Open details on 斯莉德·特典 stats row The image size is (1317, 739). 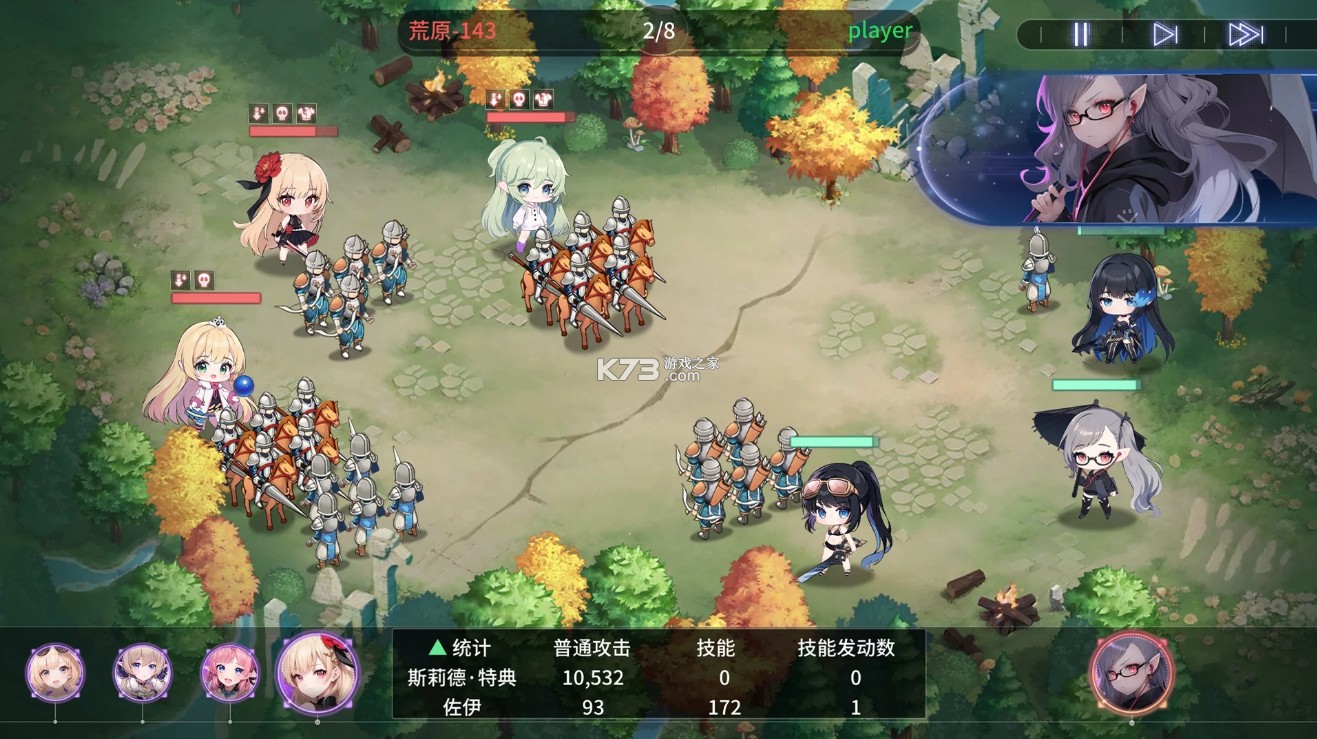point(461,677)
